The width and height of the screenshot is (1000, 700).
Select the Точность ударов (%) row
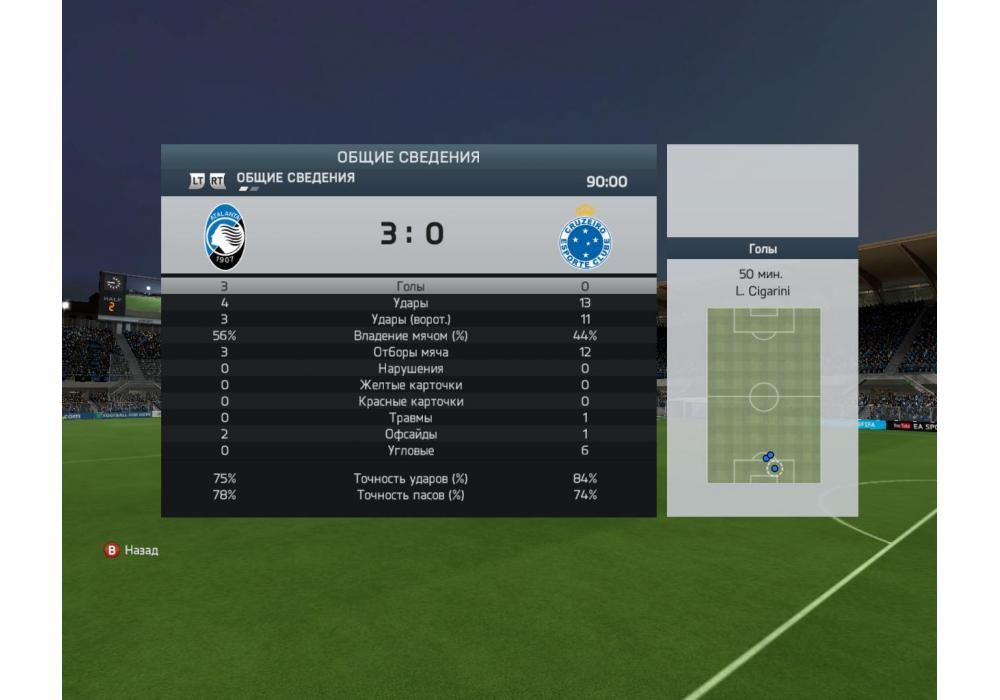tap(410, 479)
